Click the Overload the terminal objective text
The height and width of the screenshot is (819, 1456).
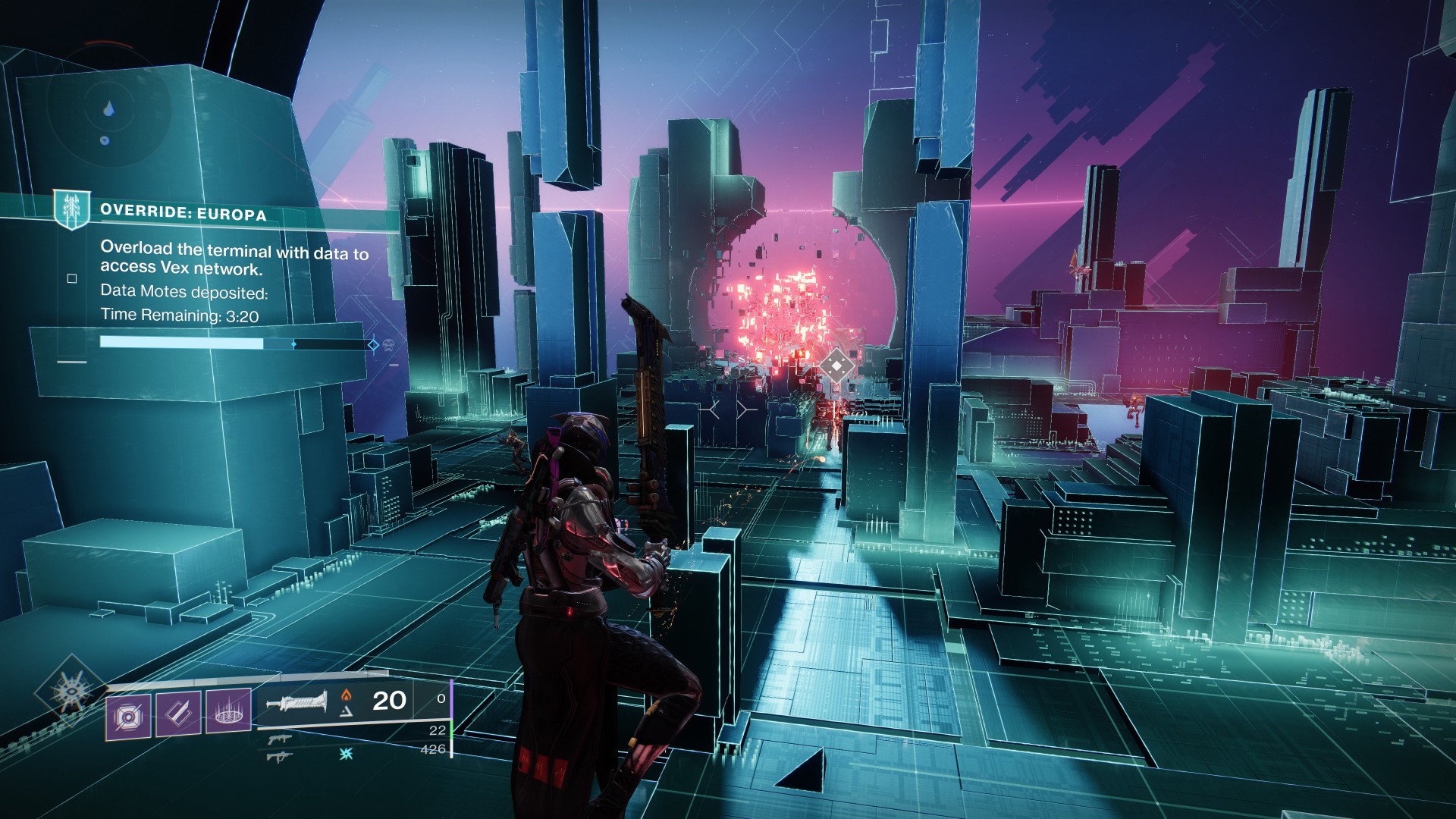pyautogui.click(x=234, y=258)
